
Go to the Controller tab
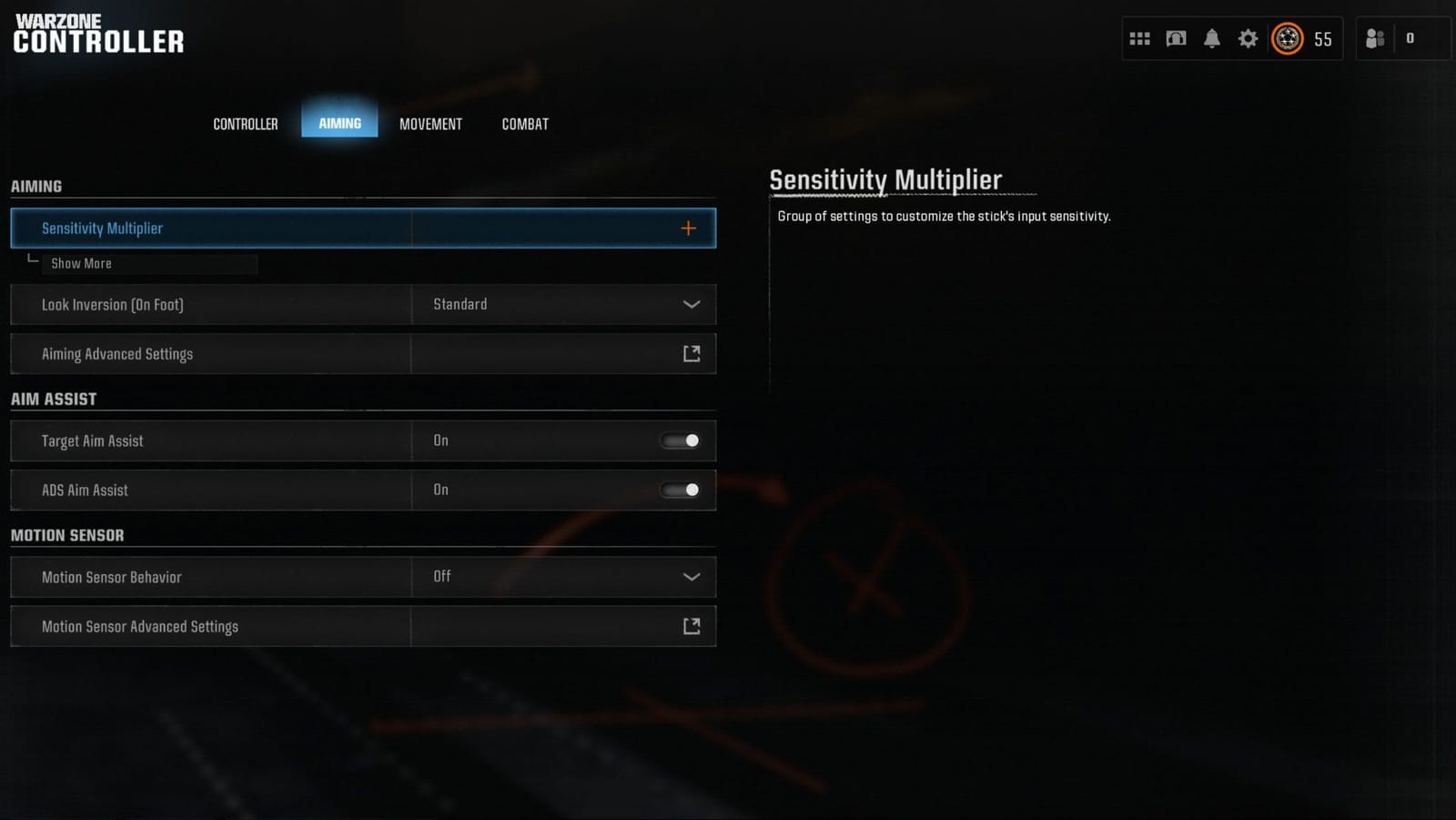coord(245,124)
